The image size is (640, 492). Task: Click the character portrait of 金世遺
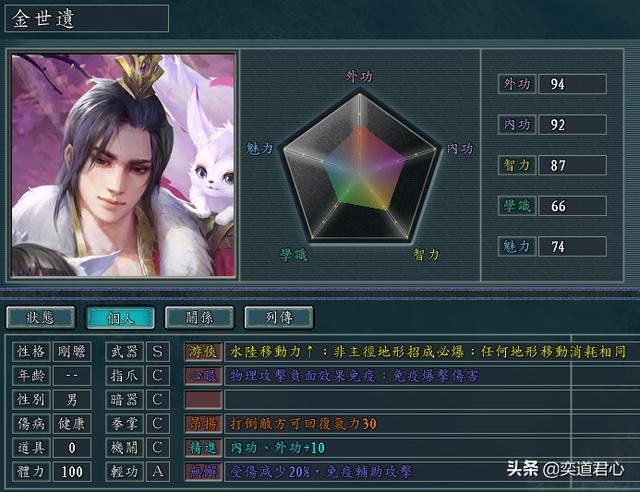[x=123, y=165]
